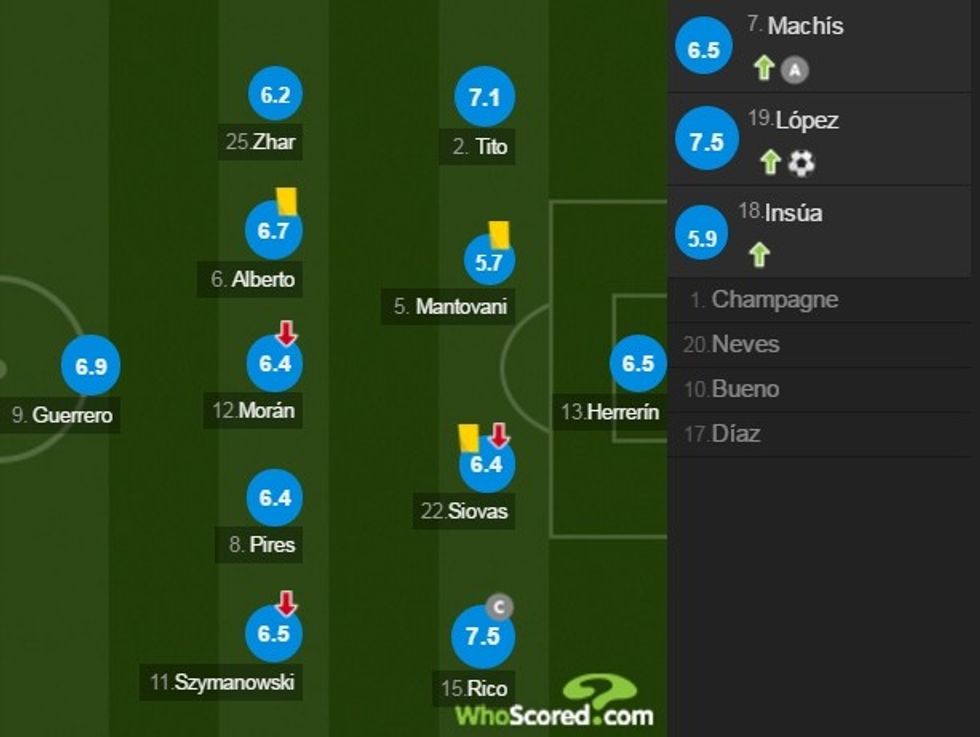Choose Bueno from the bench list
980x737 pixels.
(x=745, y=389)
